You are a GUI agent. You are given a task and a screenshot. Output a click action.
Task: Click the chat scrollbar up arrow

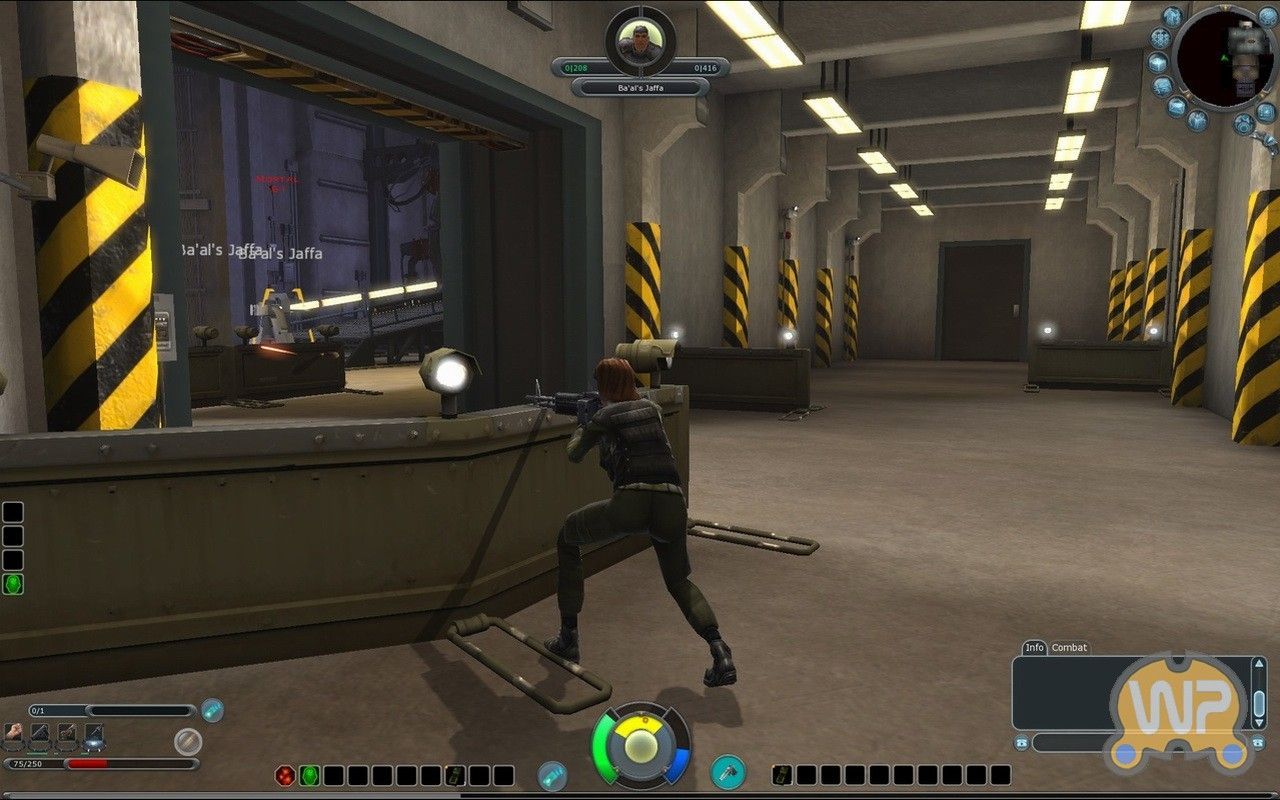click(1259, 663)
